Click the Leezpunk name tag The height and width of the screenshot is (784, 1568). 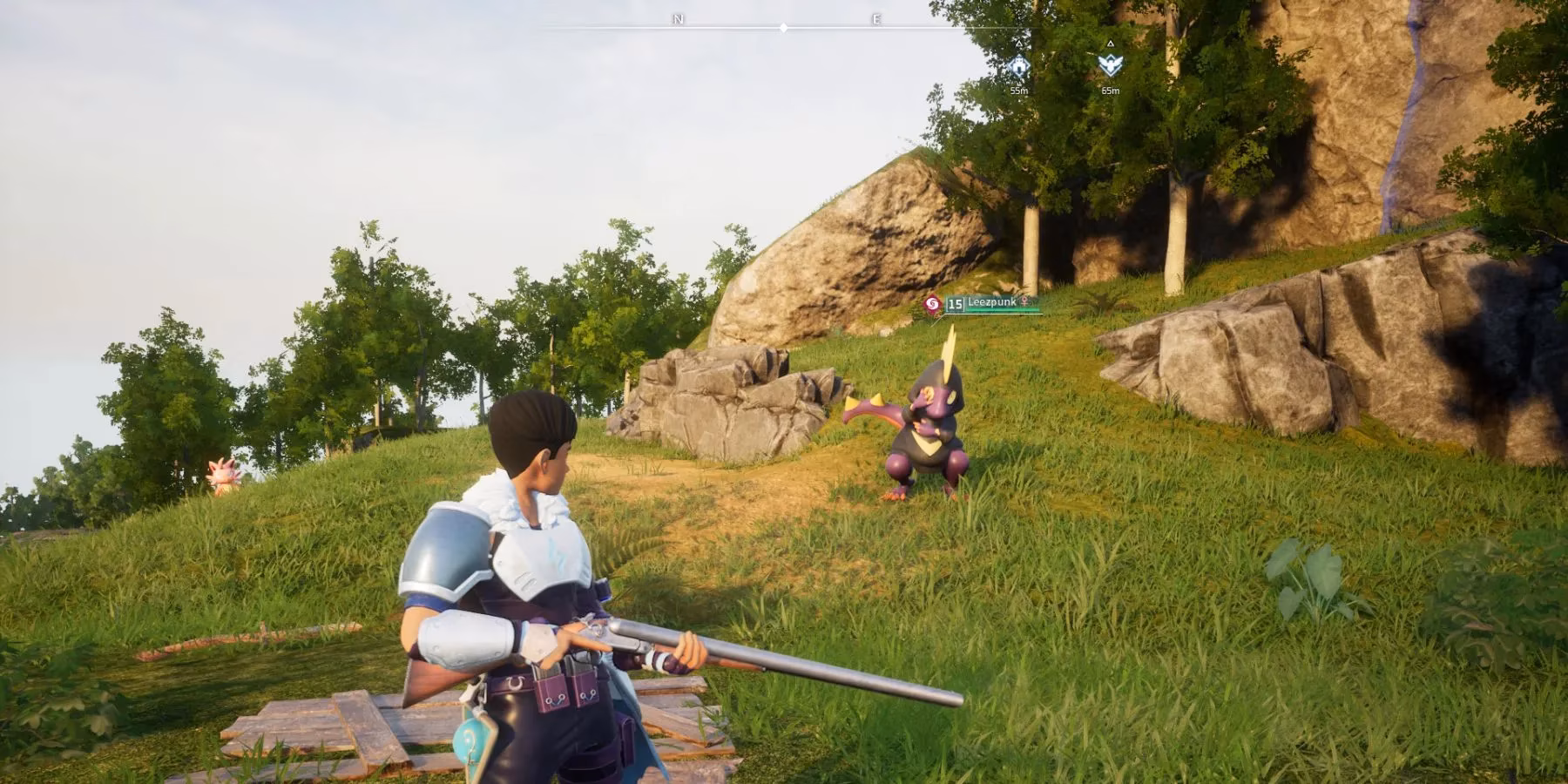pos(991,302)
